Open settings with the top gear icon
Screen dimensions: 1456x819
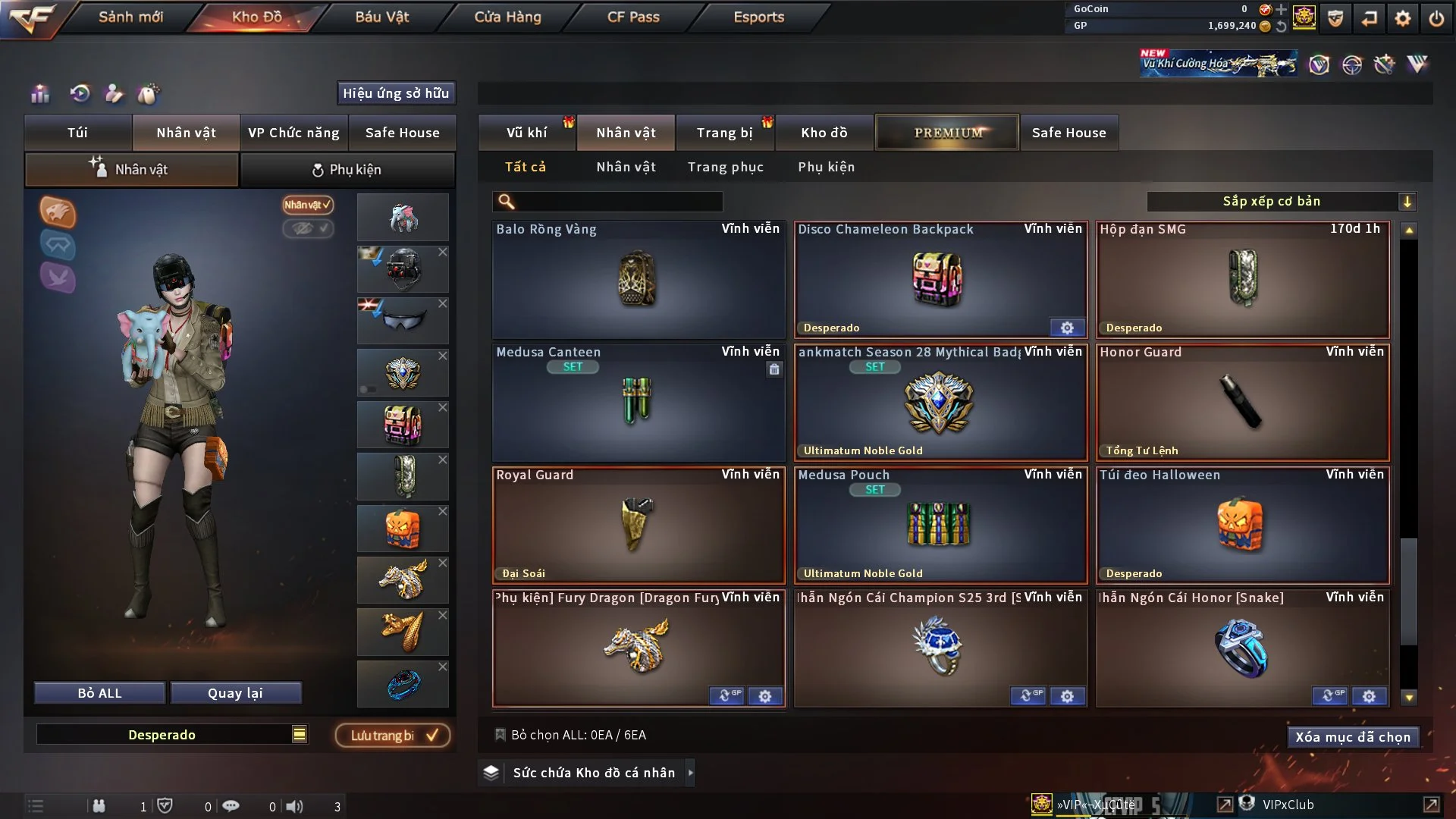coord(1402,18)
